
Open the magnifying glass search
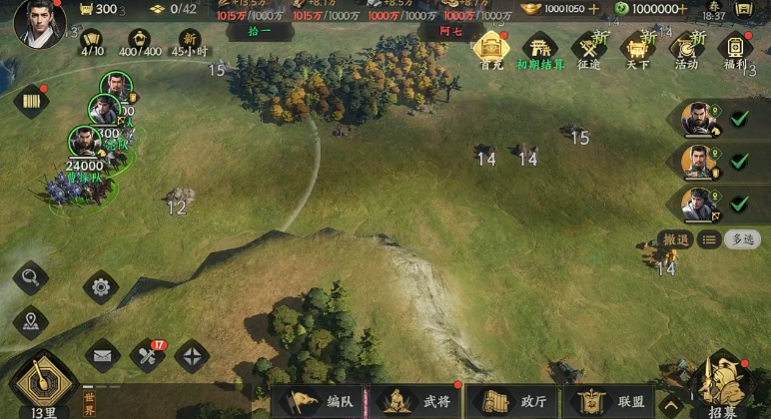tap(31, 277)
